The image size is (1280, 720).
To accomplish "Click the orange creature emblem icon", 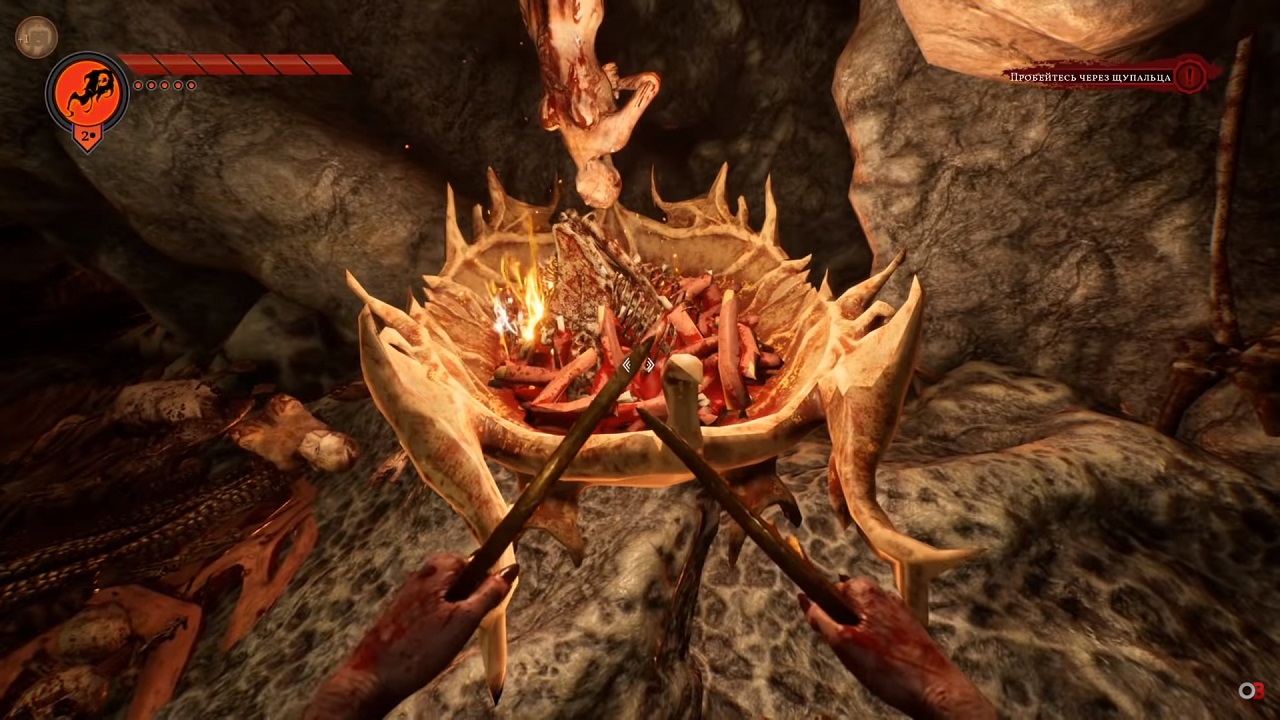I will coord(88,93).
